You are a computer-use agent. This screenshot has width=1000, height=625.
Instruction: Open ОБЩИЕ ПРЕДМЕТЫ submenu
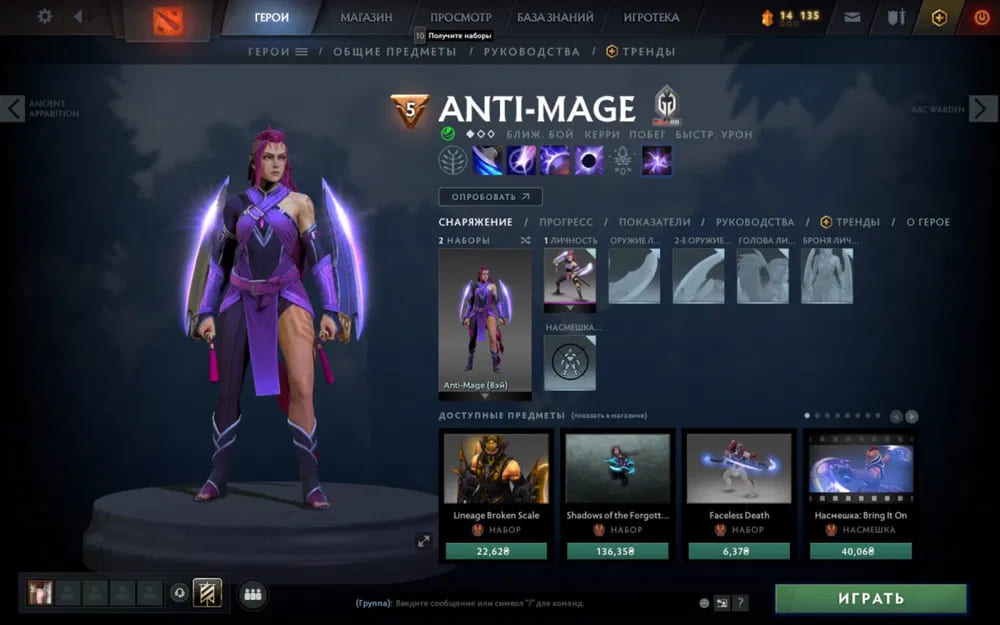tap(394, 51)
